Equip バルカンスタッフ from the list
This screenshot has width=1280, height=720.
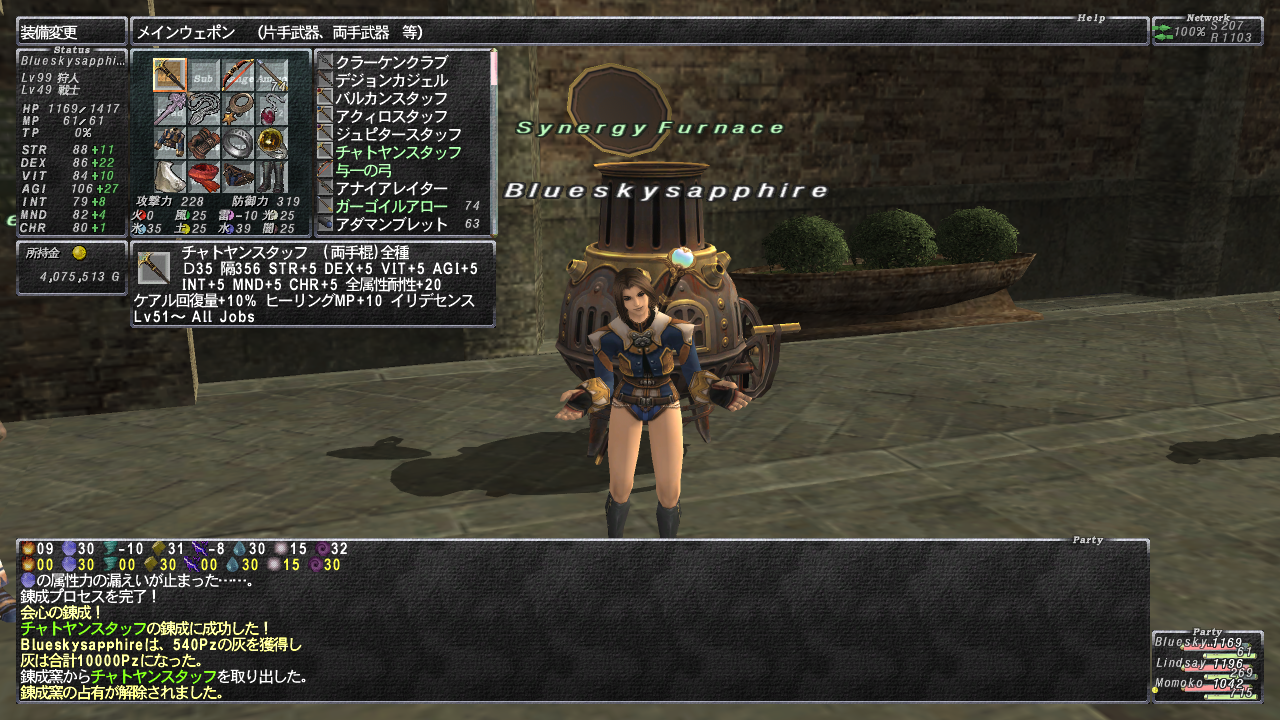click(391, 98)
